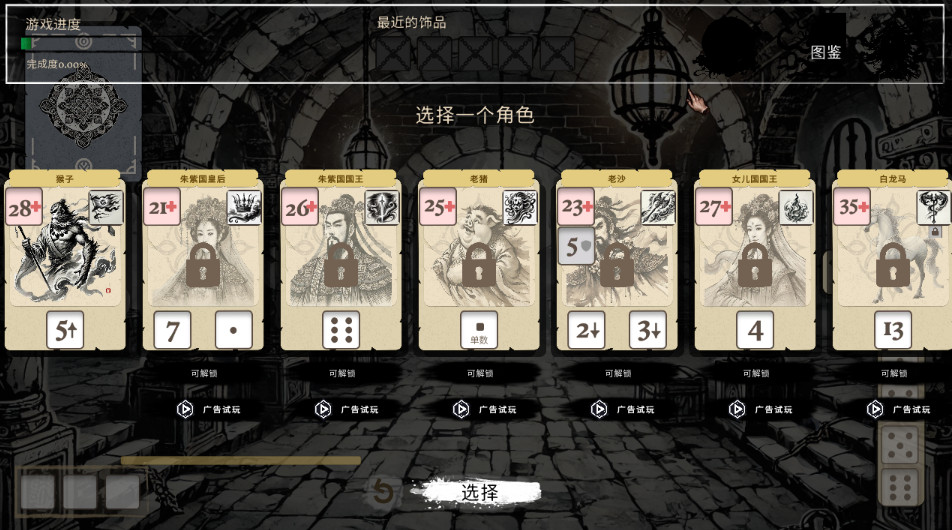Viewport: 952px width, 530px height.
Task: Try 老沙 via the 广告试玩 button
Action: (621, 409)
